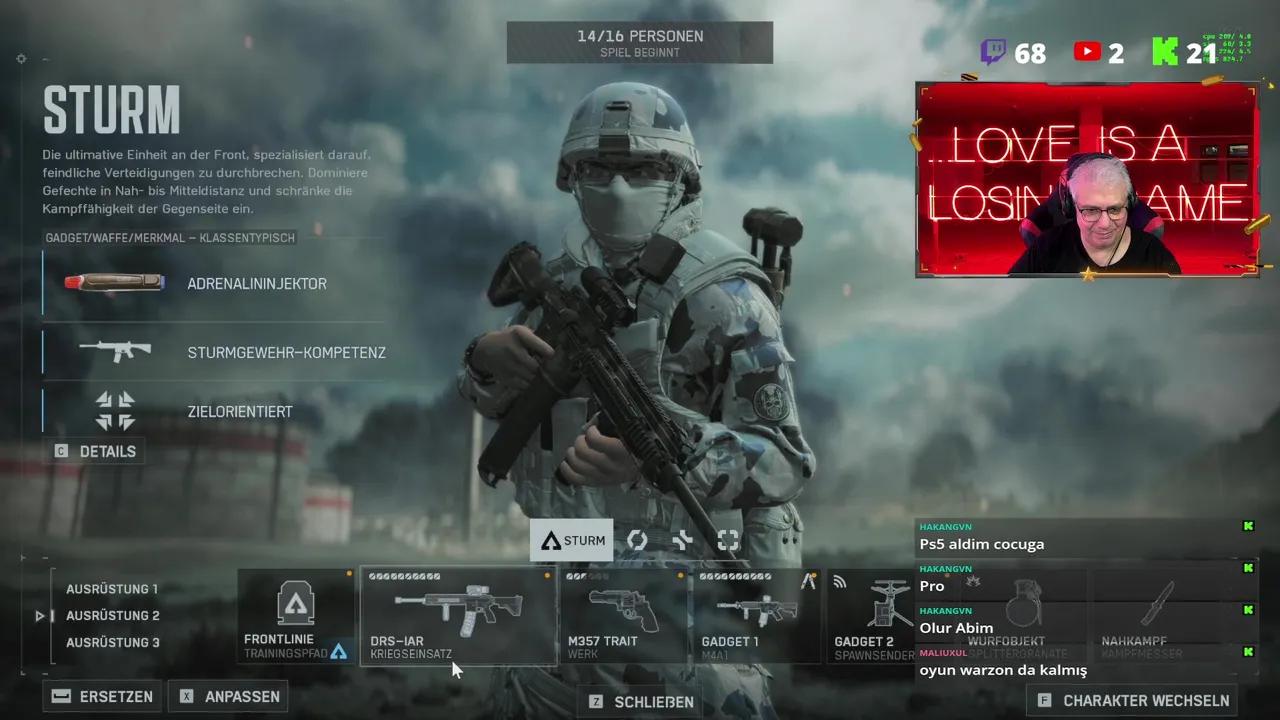Image resolution: width=1280 pixels, height=720 pixels.
Task: Click the mastery progress pips above DRS-IAR
Action: tap(406, 576)
